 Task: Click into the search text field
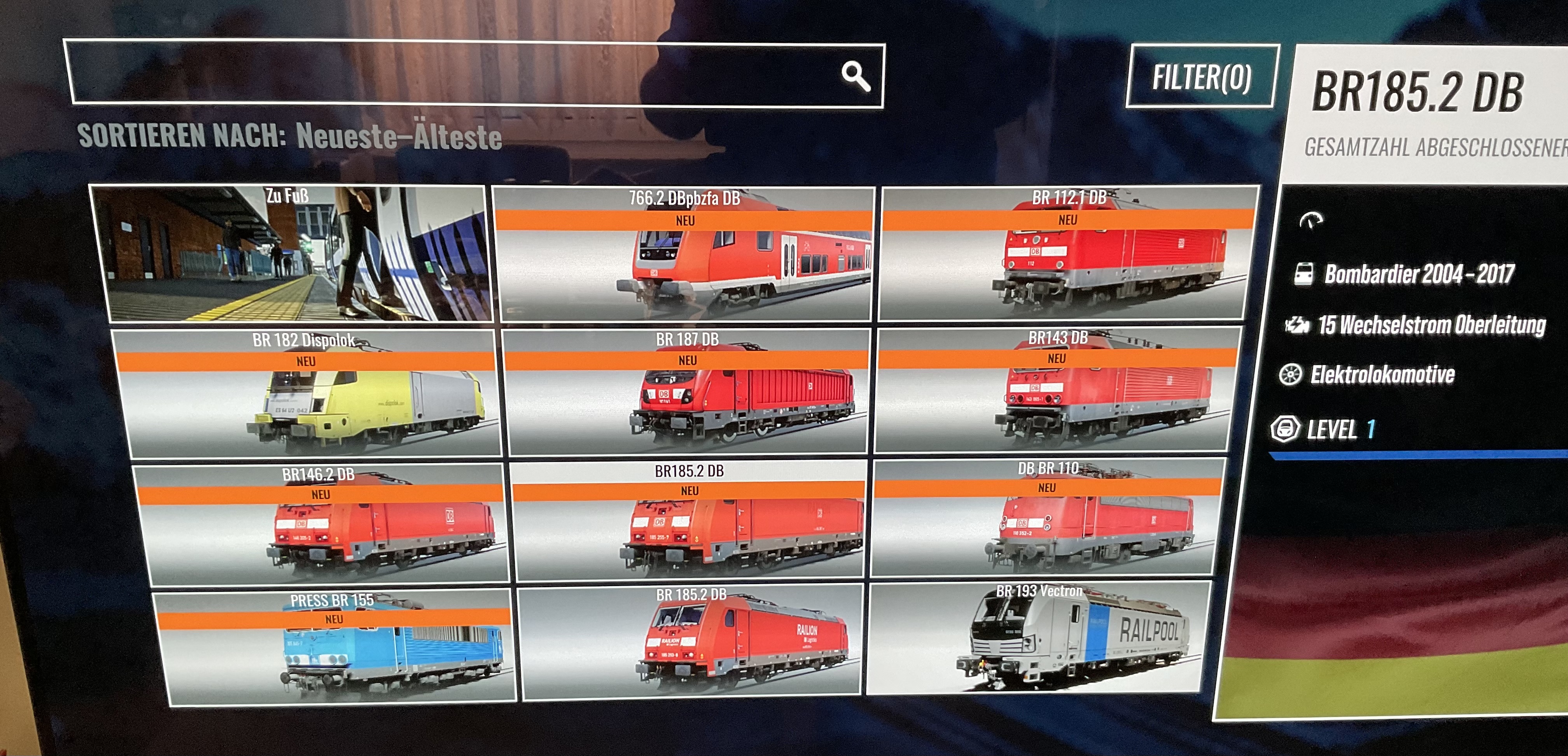coord(450,74)
